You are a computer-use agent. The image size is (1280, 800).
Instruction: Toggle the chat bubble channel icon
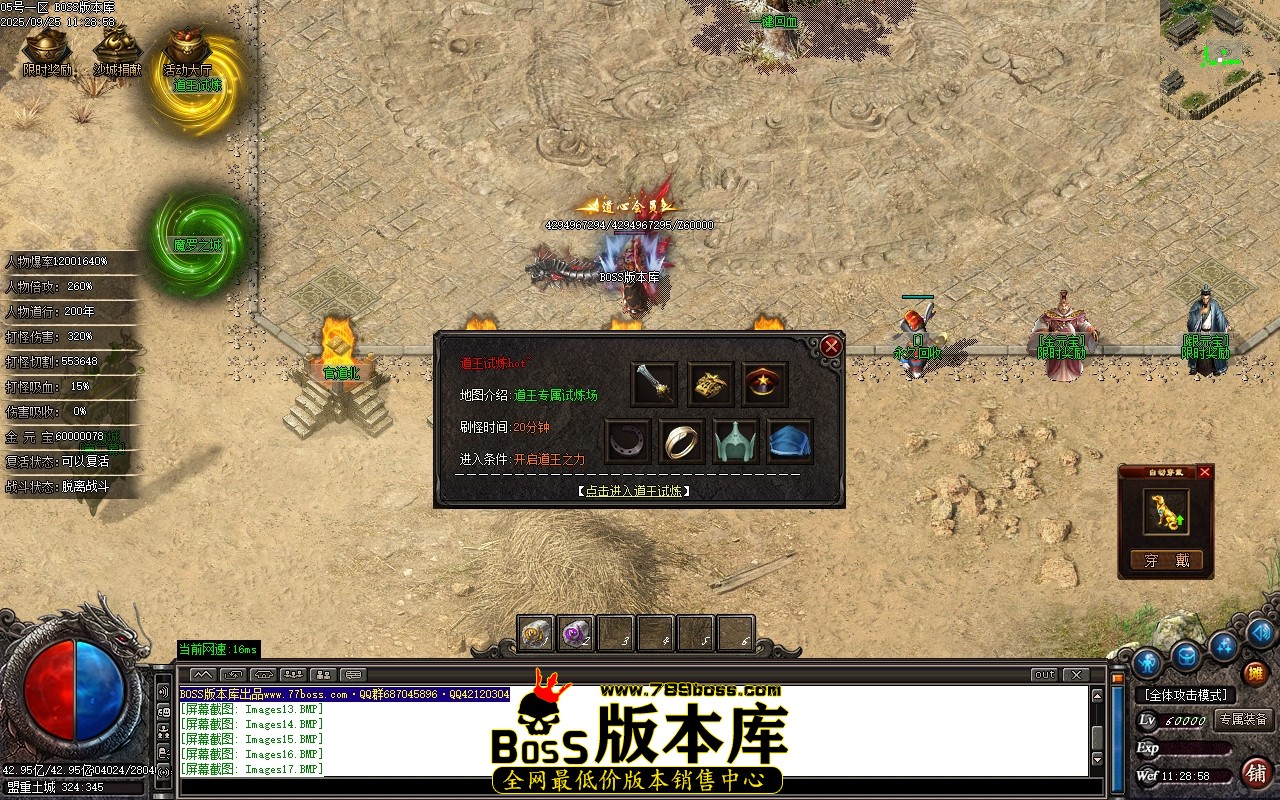pyautogui.click(x=353, y=675)
